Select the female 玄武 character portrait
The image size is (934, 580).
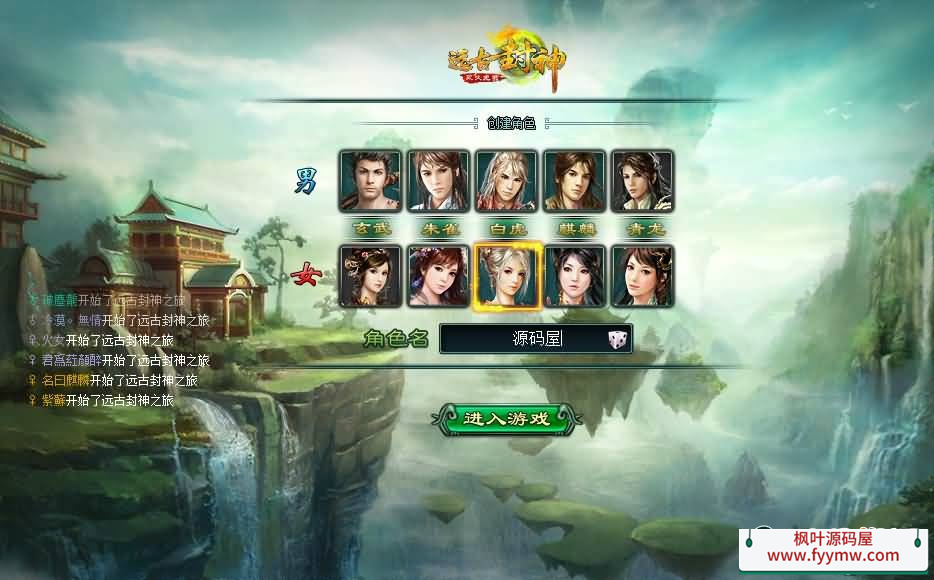coord(370,276)
